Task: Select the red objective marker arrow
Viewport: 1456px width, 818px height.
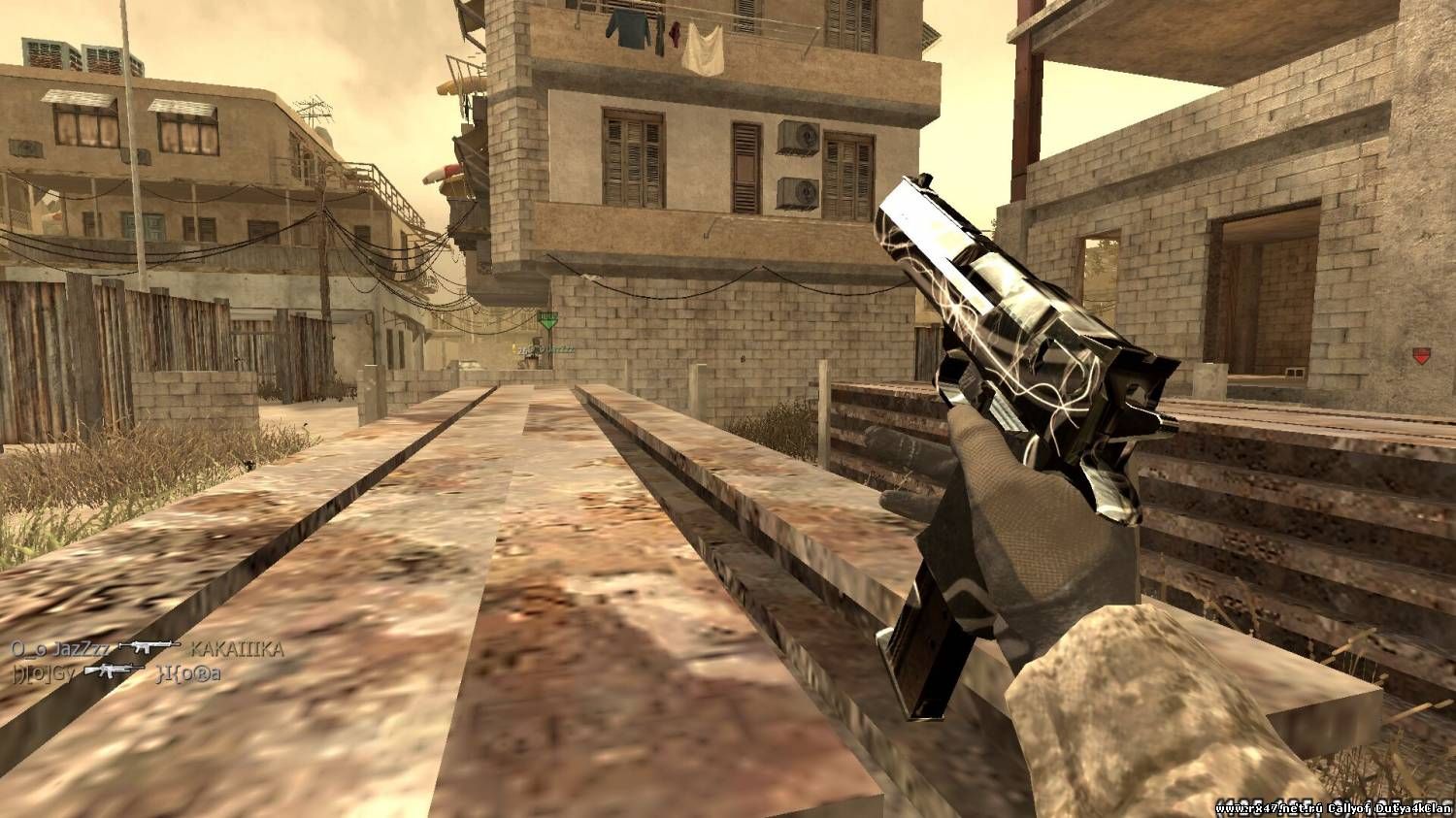Action: click(1421, 356)
